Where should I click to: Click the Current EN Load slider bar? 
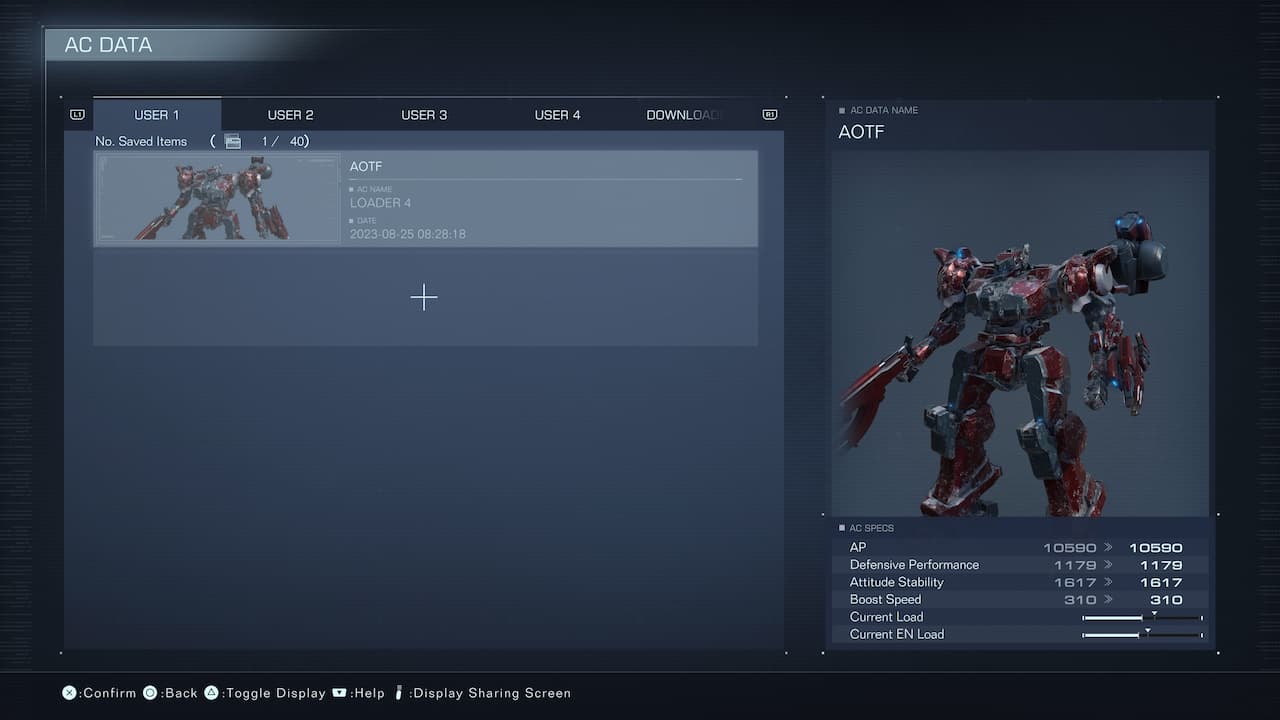tap(1140, 634)
